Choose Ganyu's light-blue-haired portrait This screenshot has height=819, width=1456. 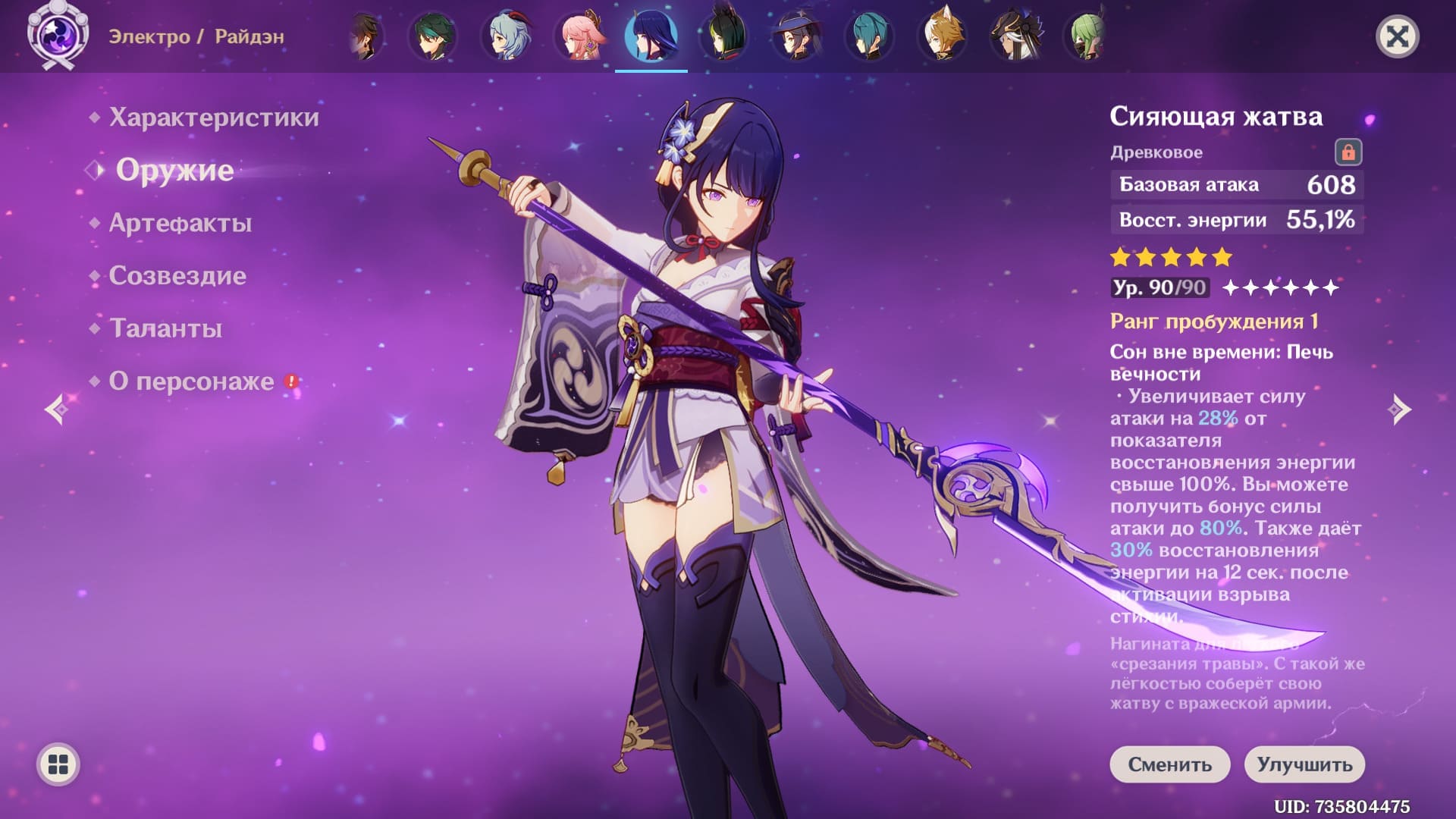pyautogui.click(x=506, y=36)
